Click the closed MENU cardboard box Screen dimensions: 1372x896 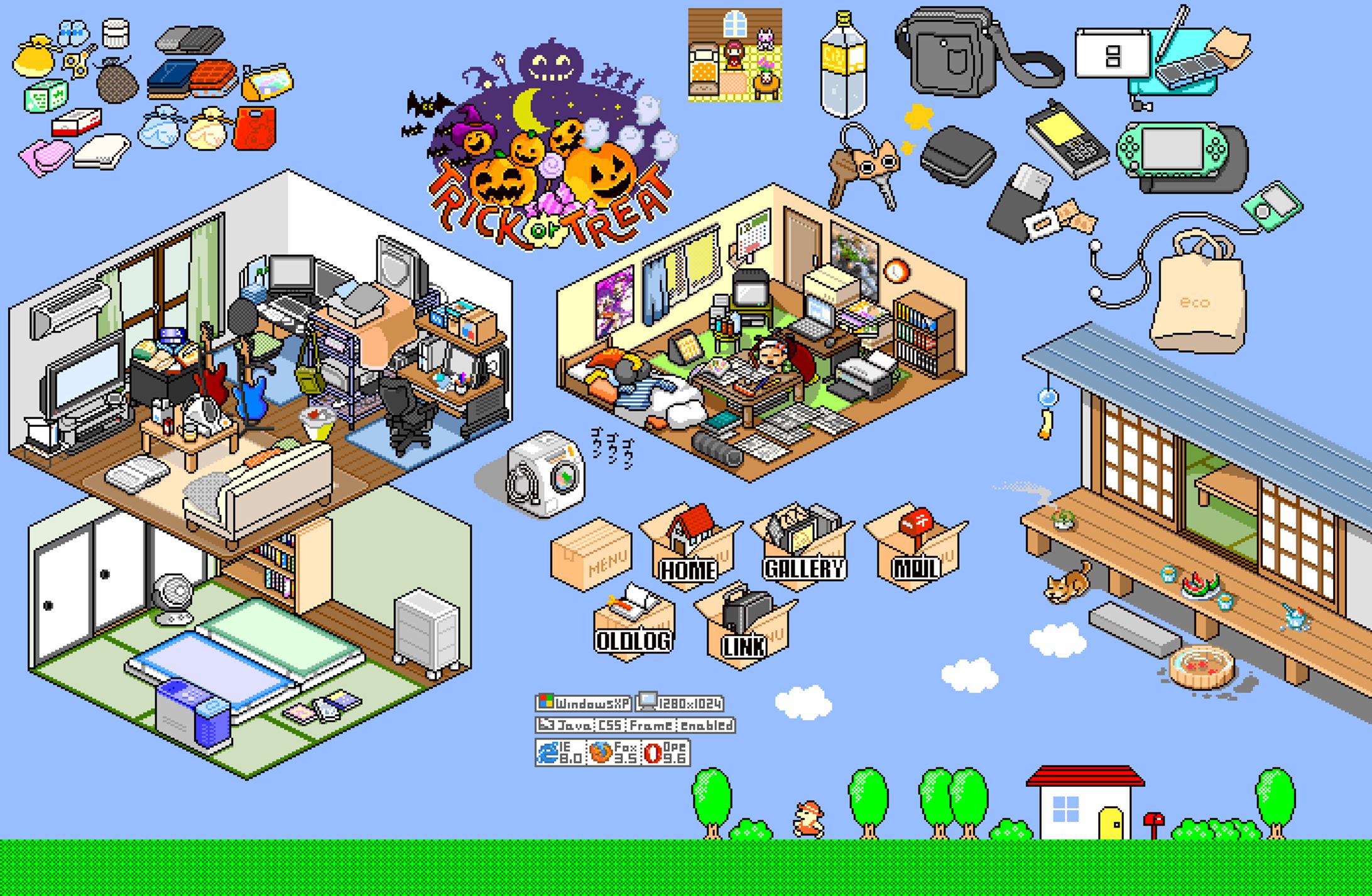point(591,554)
